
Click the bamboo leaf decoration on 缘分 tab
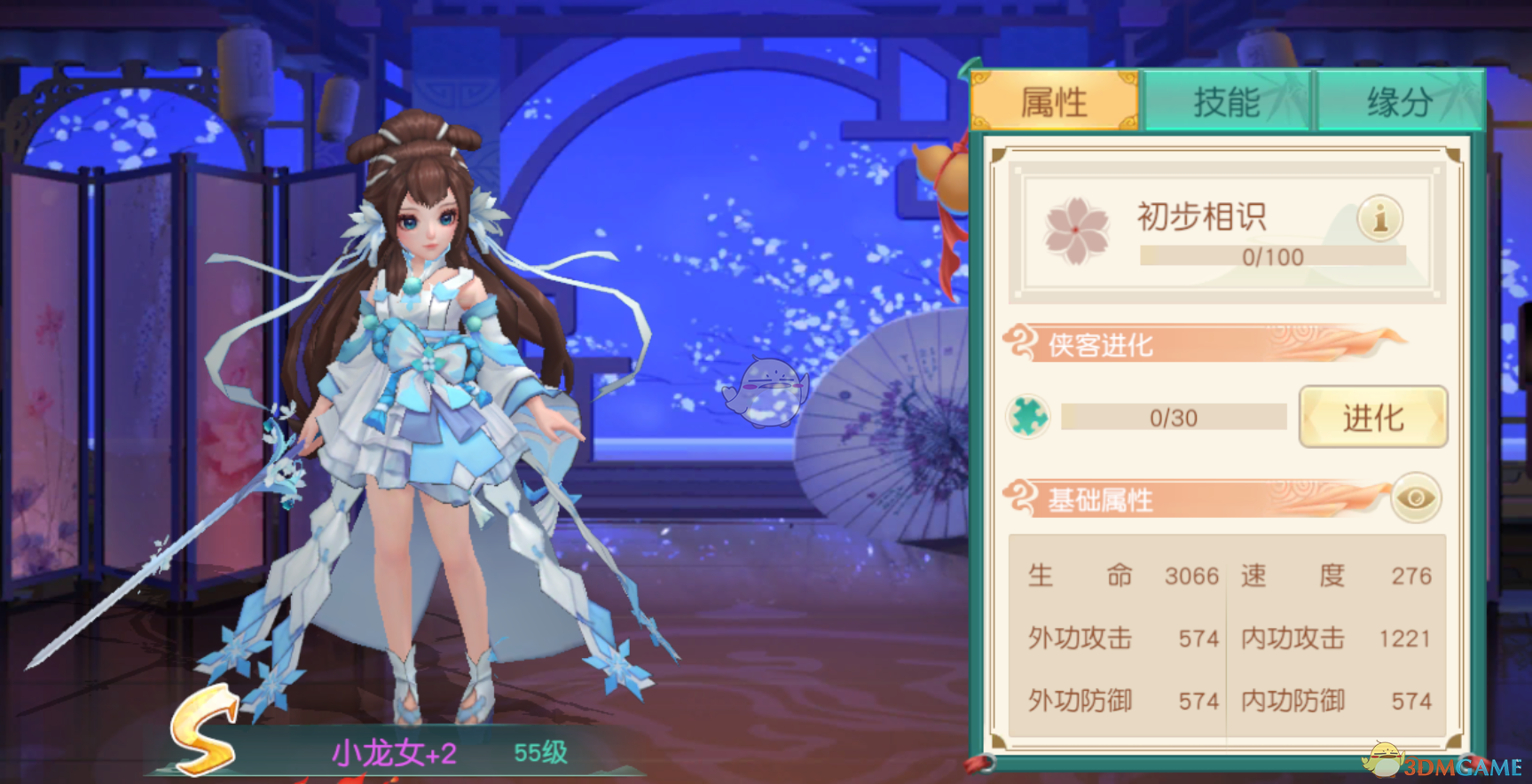click(x=1455, y=96)
